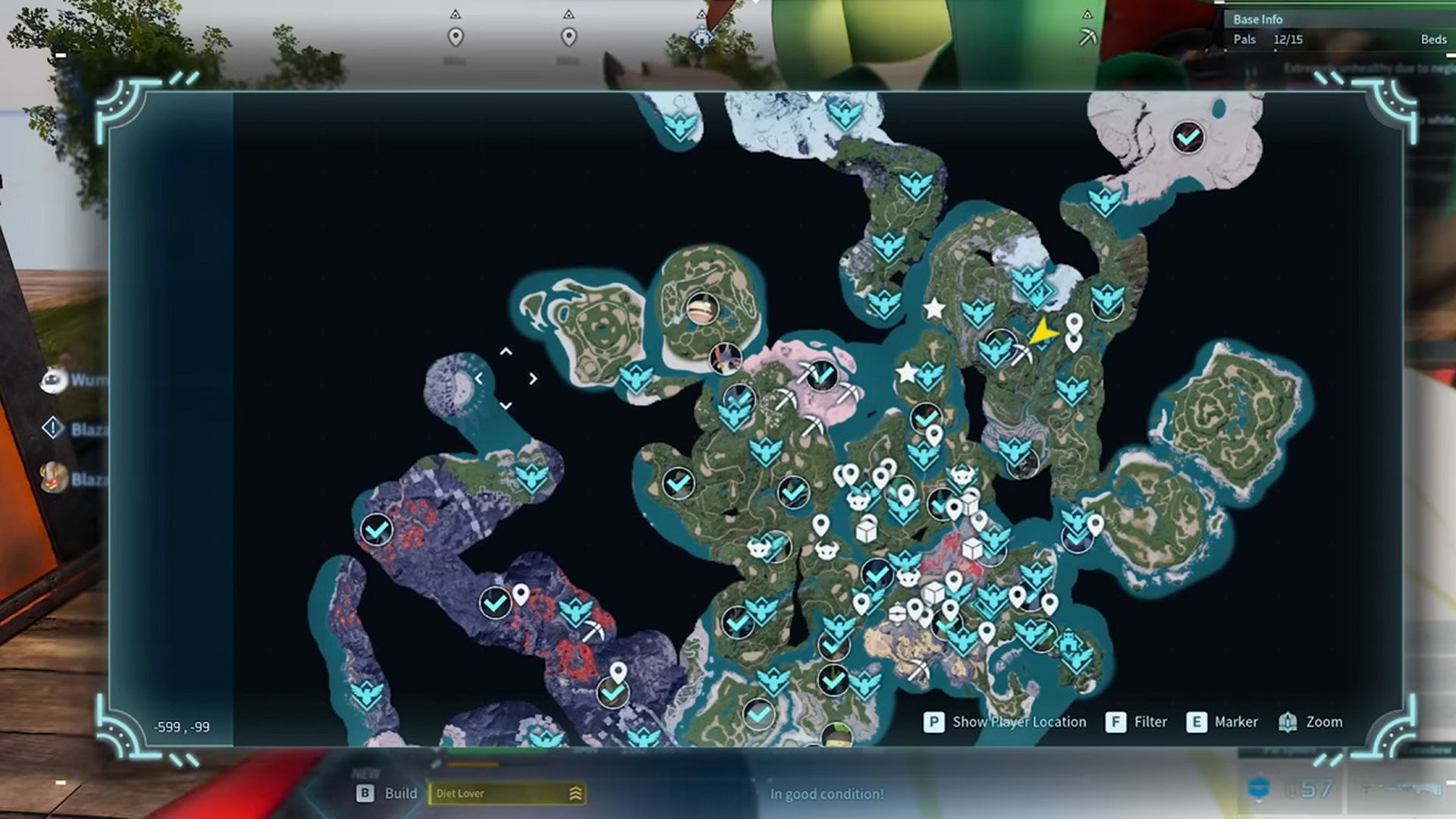Screen dimensions: 1456x819
Task: Select the Beds tab in Base Info
Action: tap(1433, 39)
